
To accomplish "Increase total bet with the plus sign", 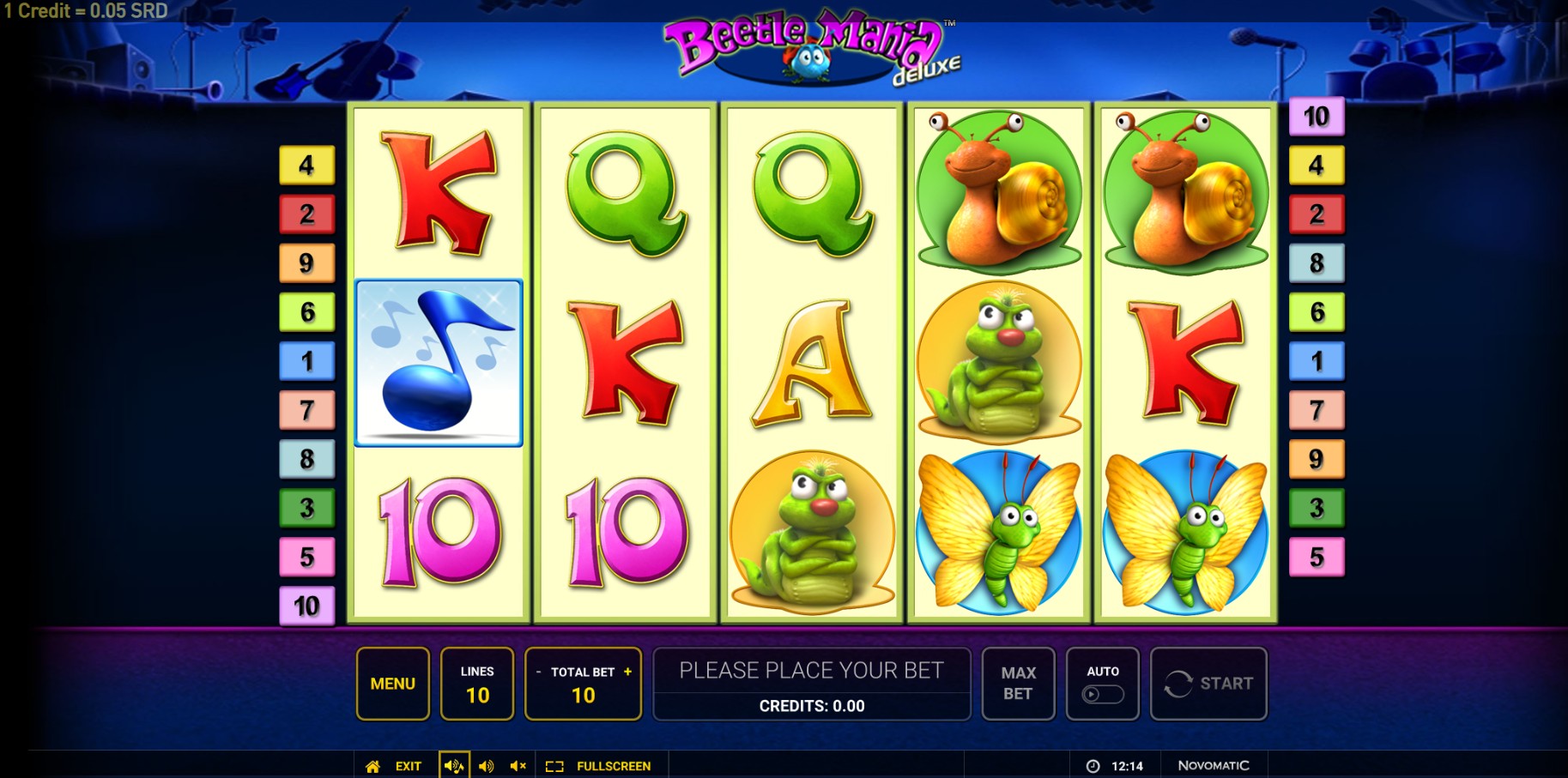I will [x=627, y=672].
